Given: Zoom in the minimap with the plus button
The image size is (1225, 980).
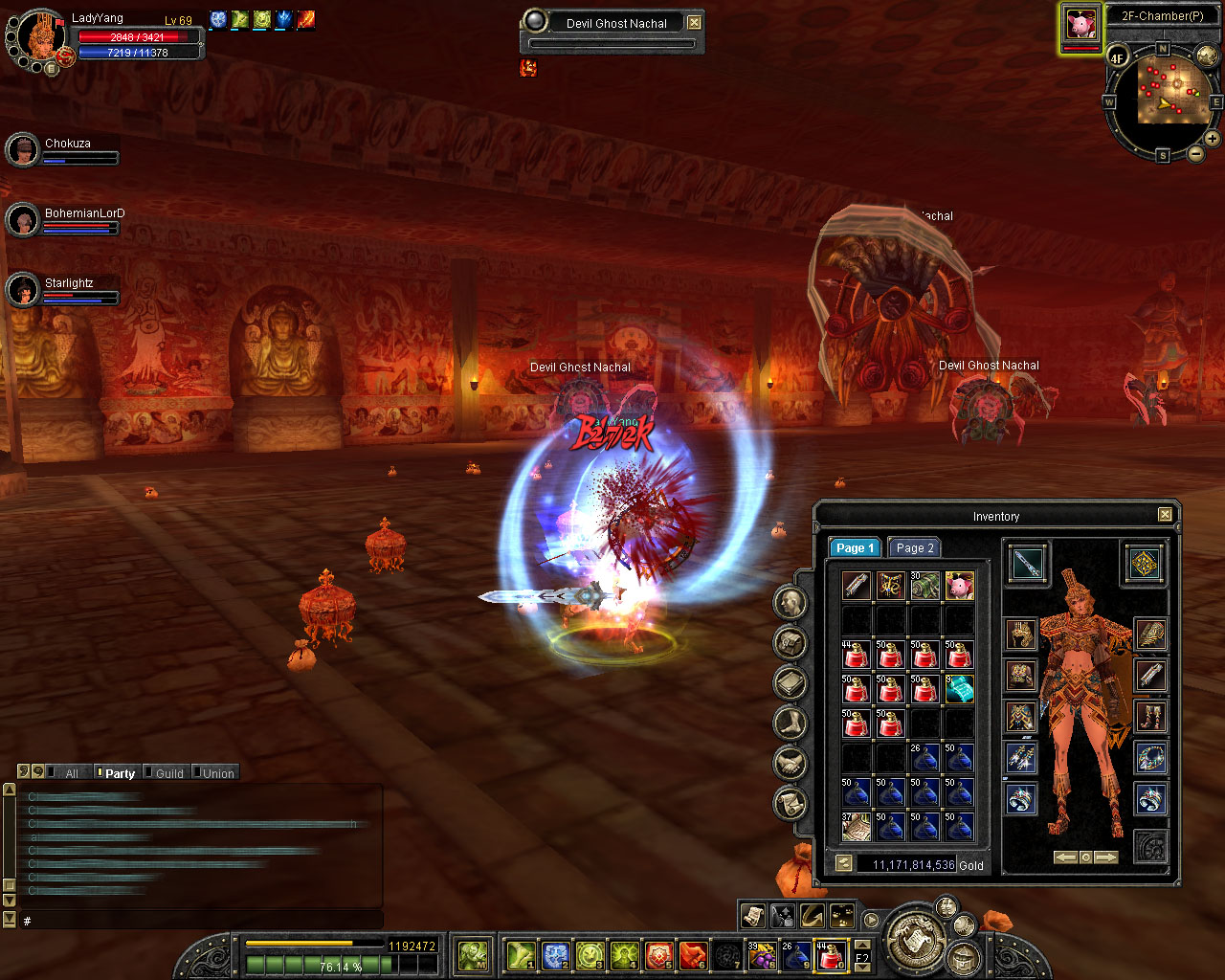Looking at the screenshot, I should [1212, 139].
